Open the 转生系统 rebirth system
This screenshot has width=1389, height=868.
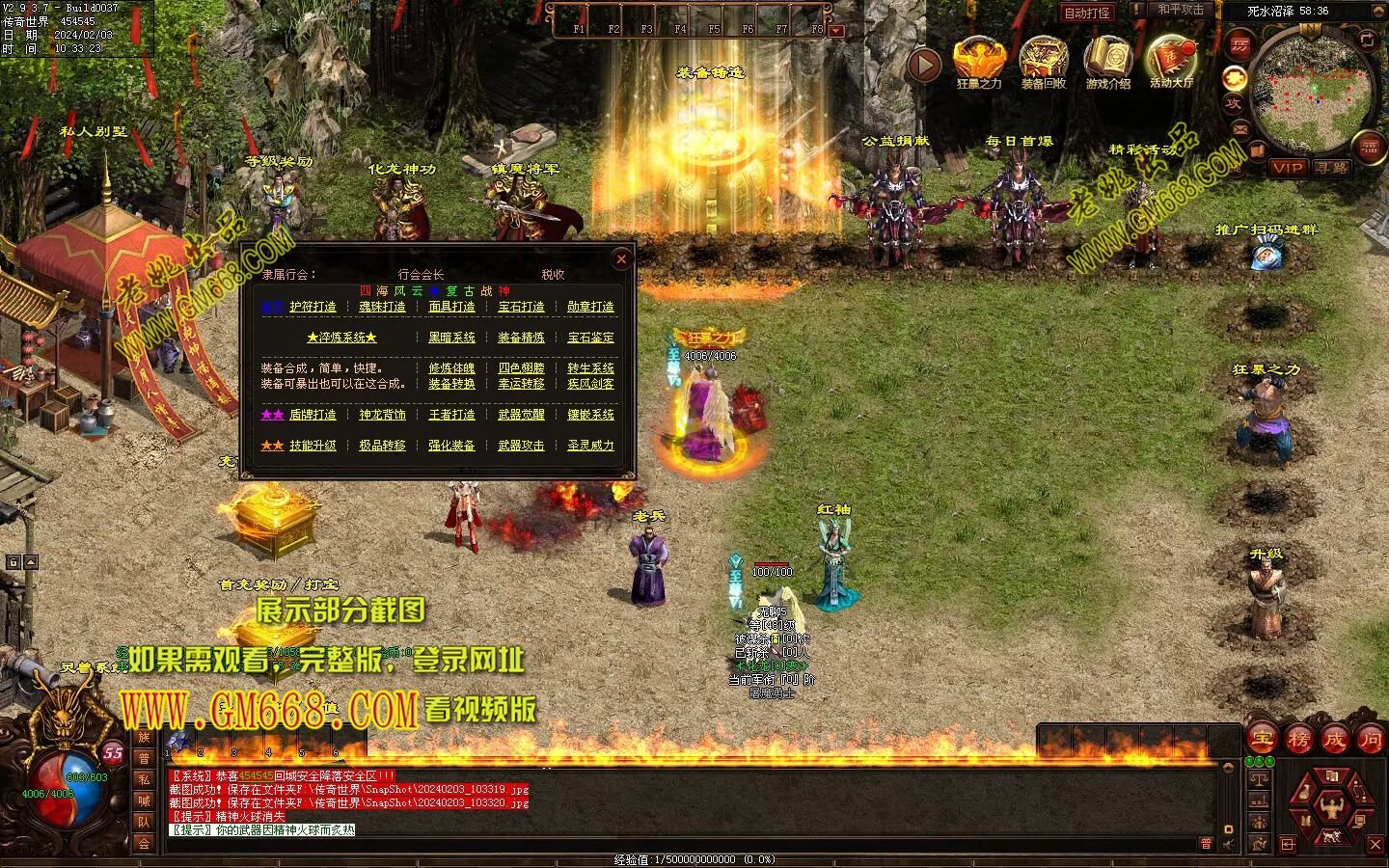(590, 368)
